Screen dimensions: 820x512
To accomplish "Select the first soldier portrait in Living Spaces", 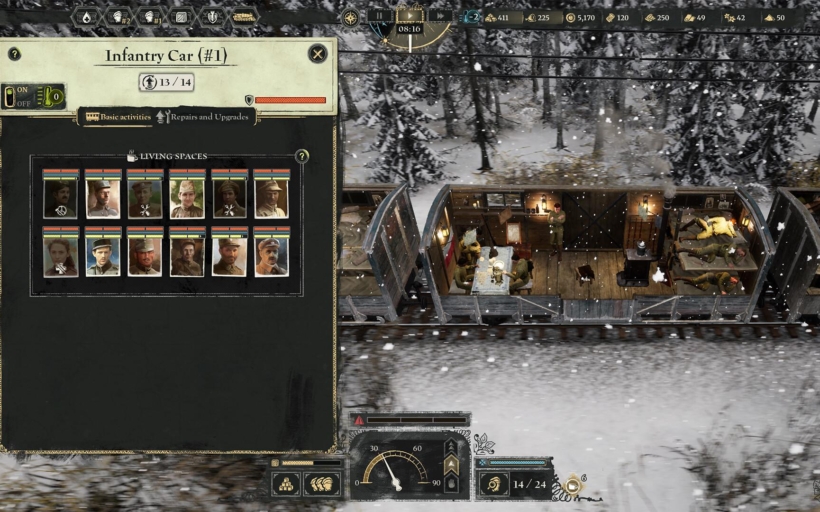I will tap(60, 196).
